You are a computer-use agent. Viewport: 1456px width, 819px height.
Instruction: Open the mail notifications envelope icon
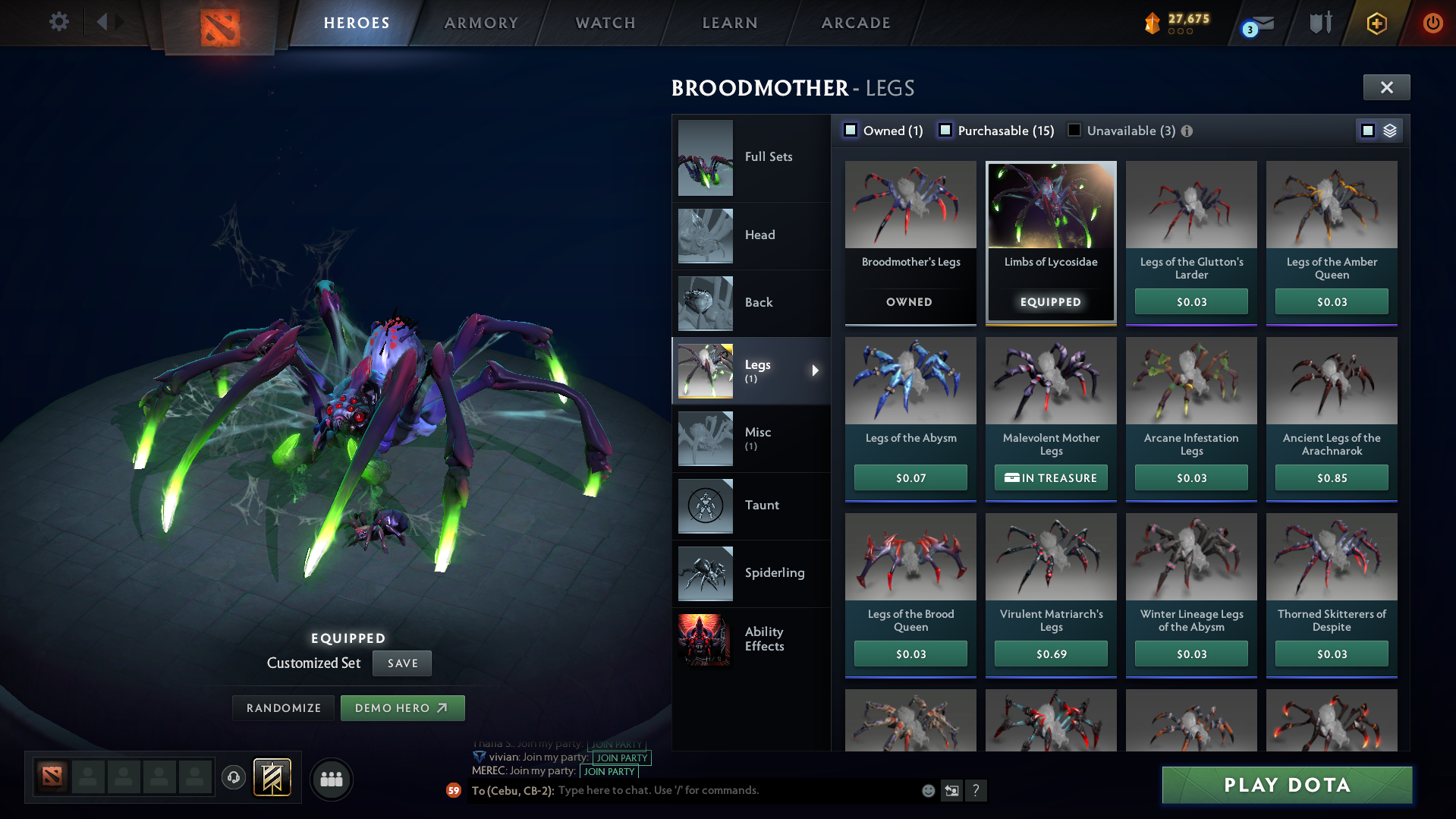pyautogui.click(x=1259, y=23)
